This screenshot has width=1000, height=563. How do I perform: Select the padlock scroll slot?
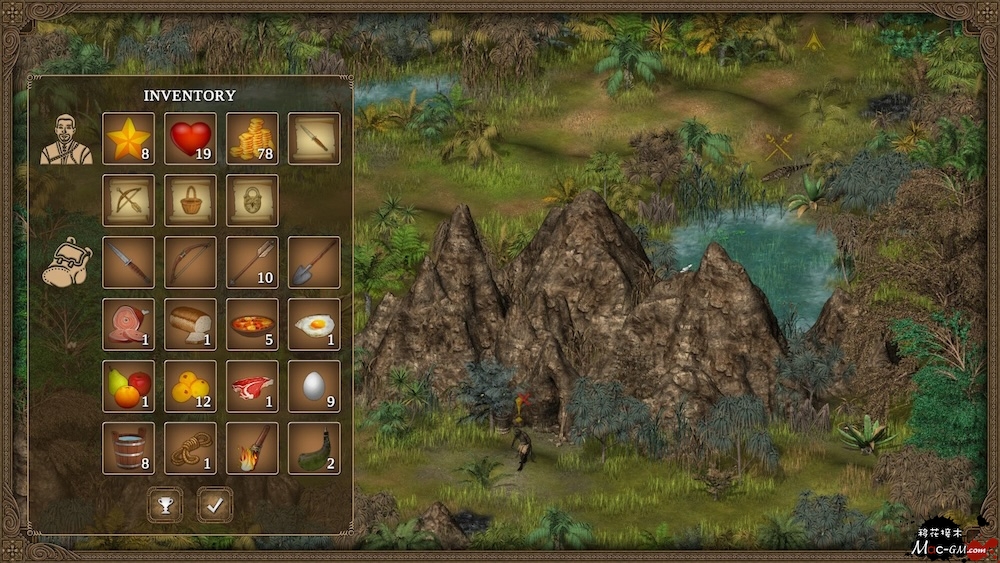point(252,200)
